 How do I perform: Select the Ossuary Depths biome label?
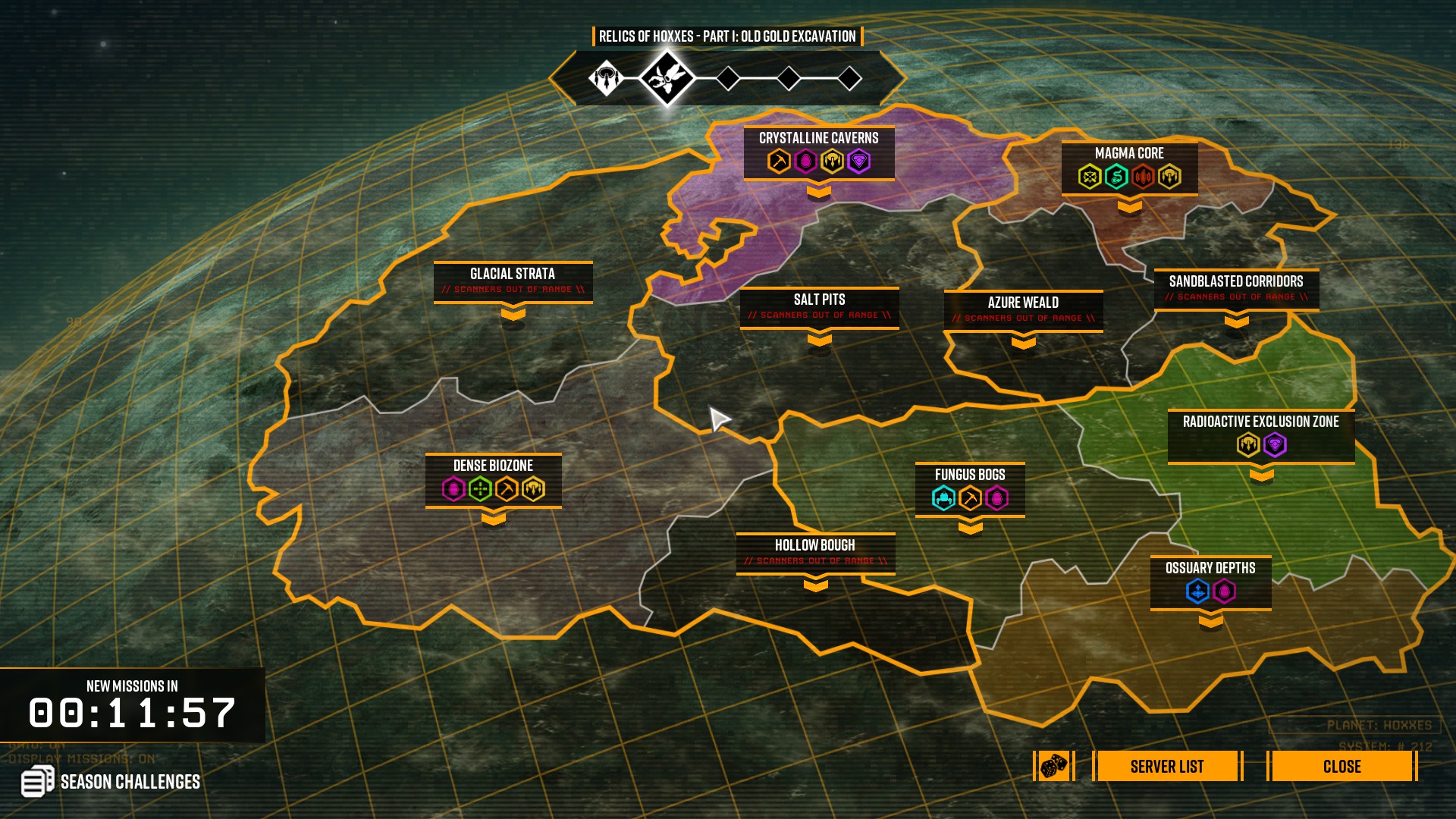click(1210, 568)
